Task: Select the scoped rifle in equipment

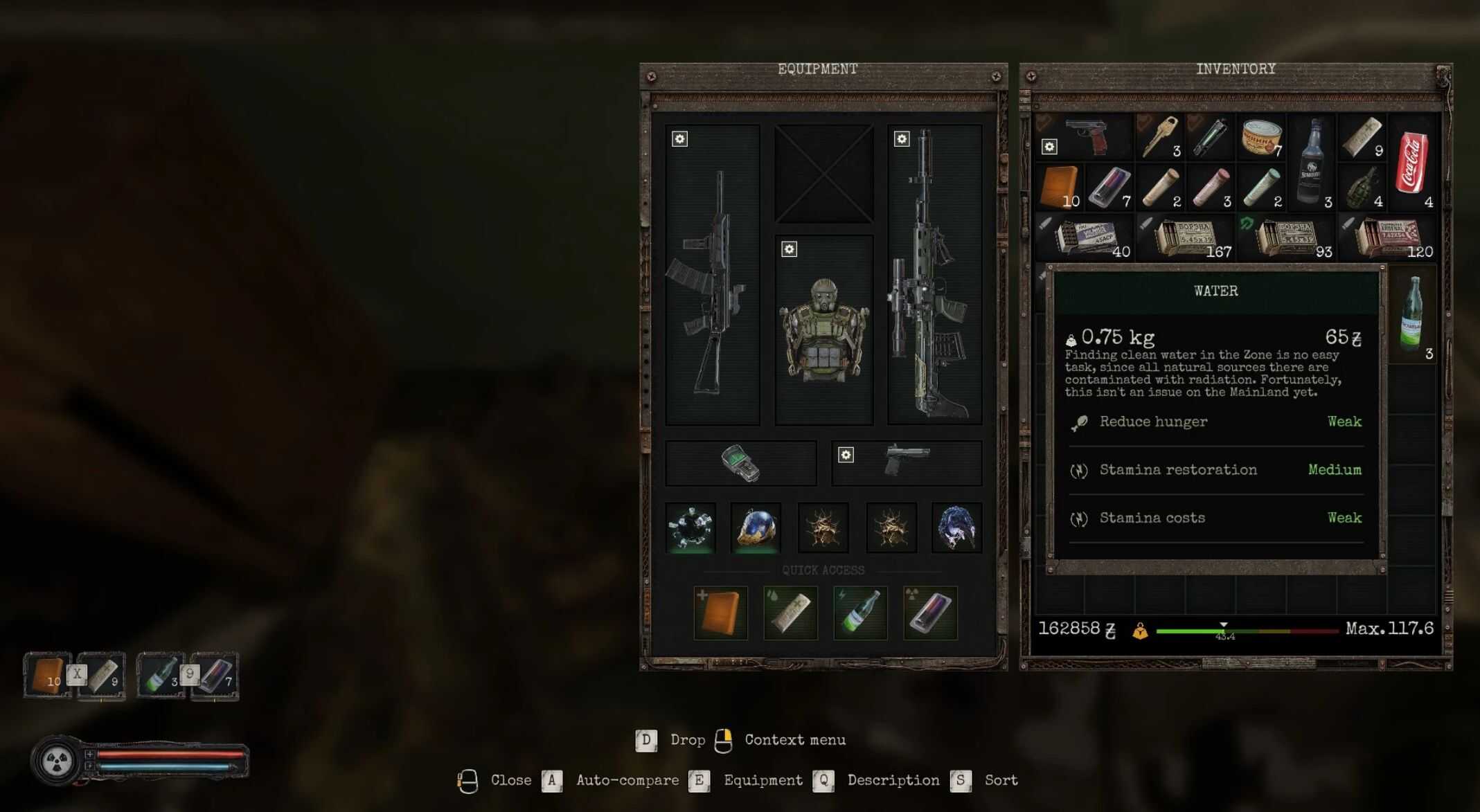Action: point(934,277)
